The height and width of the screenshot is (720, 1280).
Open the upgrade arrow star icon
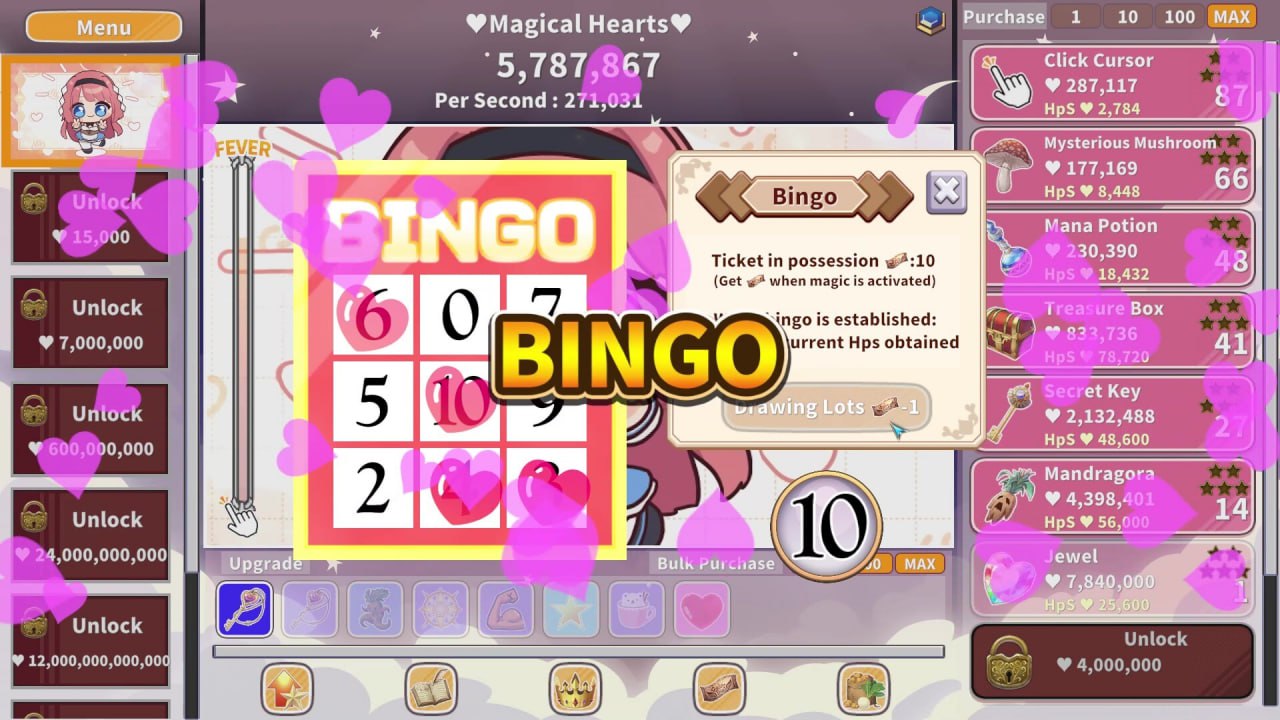[x=285, y=688]
